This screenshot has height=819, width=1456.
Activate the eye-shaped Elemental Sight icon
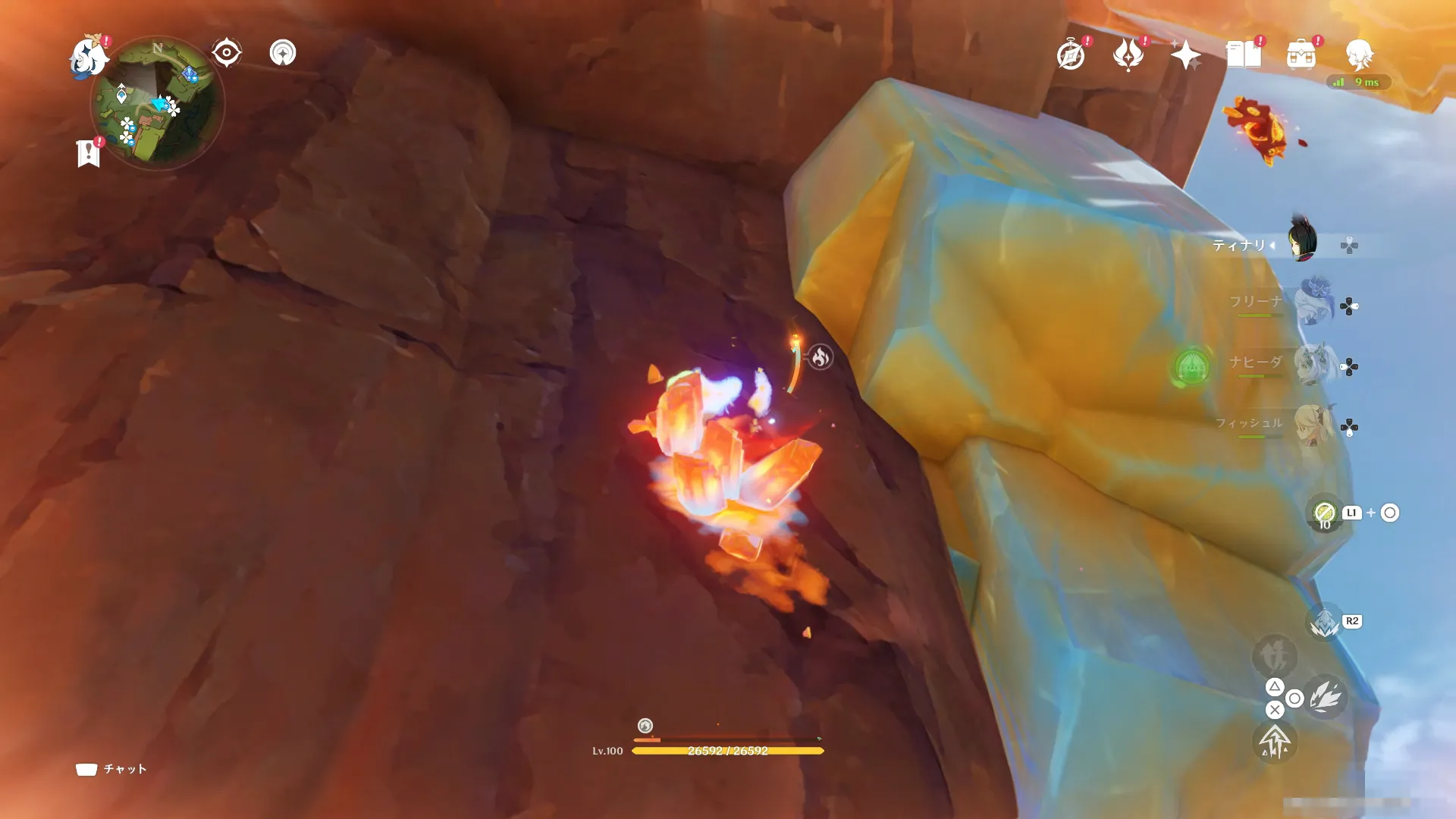pos(226,53)
